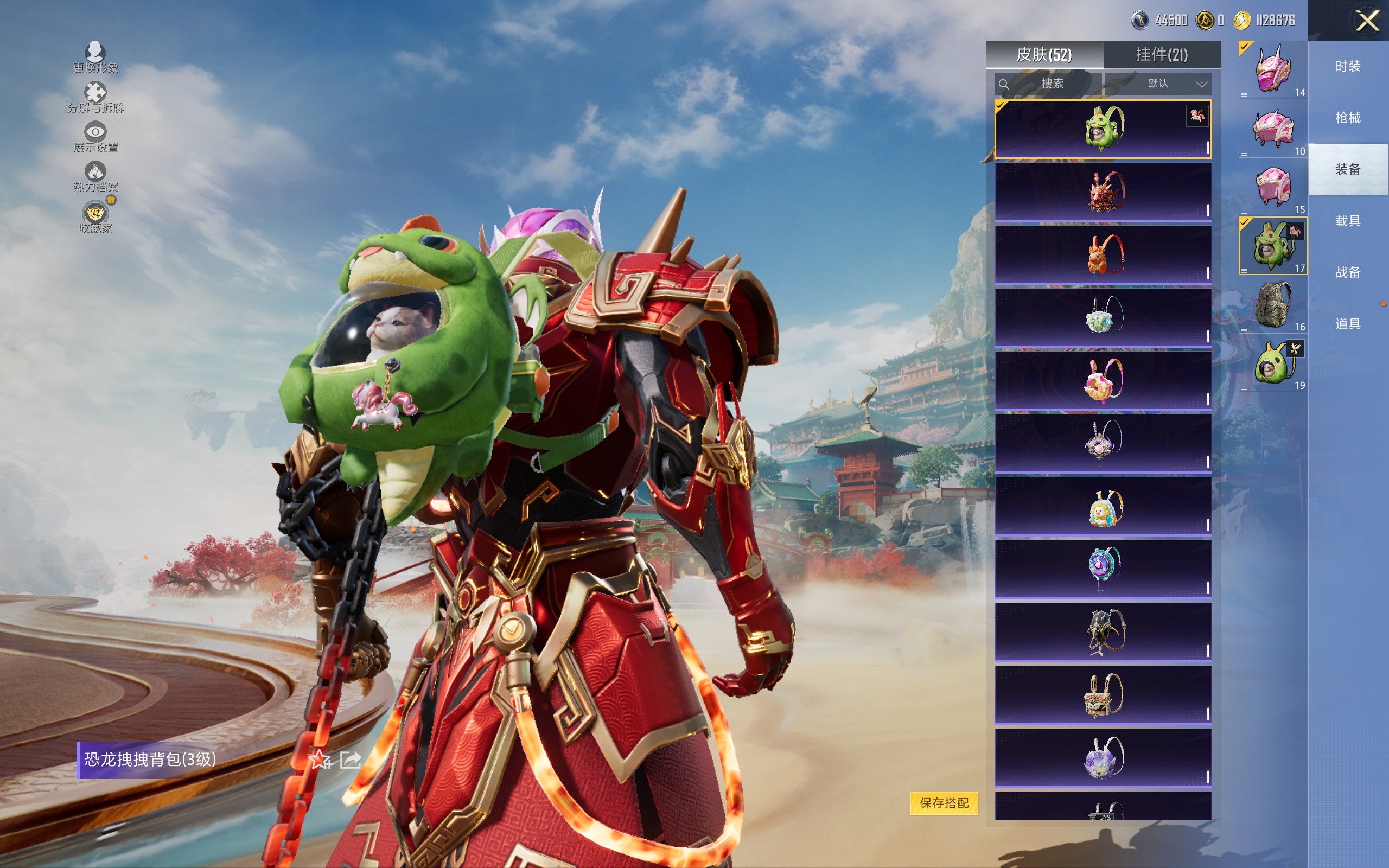Image resolution: width=1389 pixels, height=868 pixels.
Task: Open 展示设置 display settings
Action: (x=95, y=137)
